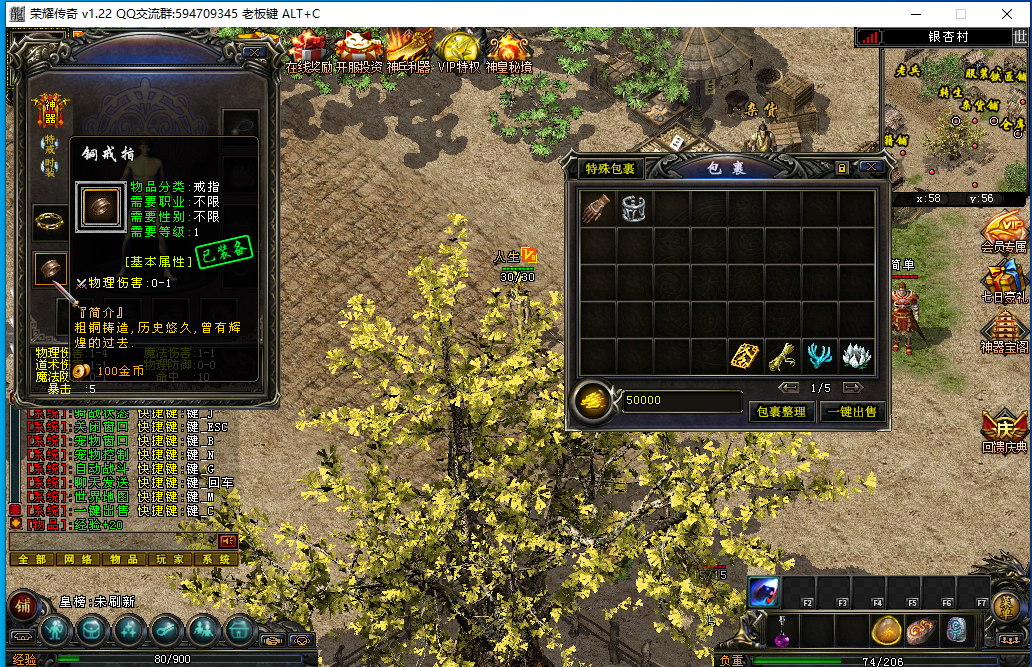Viewport: 1032px width, 667px height.
Task: Activate the blue wolf skill in hotbar
Action: pos(764,592)
